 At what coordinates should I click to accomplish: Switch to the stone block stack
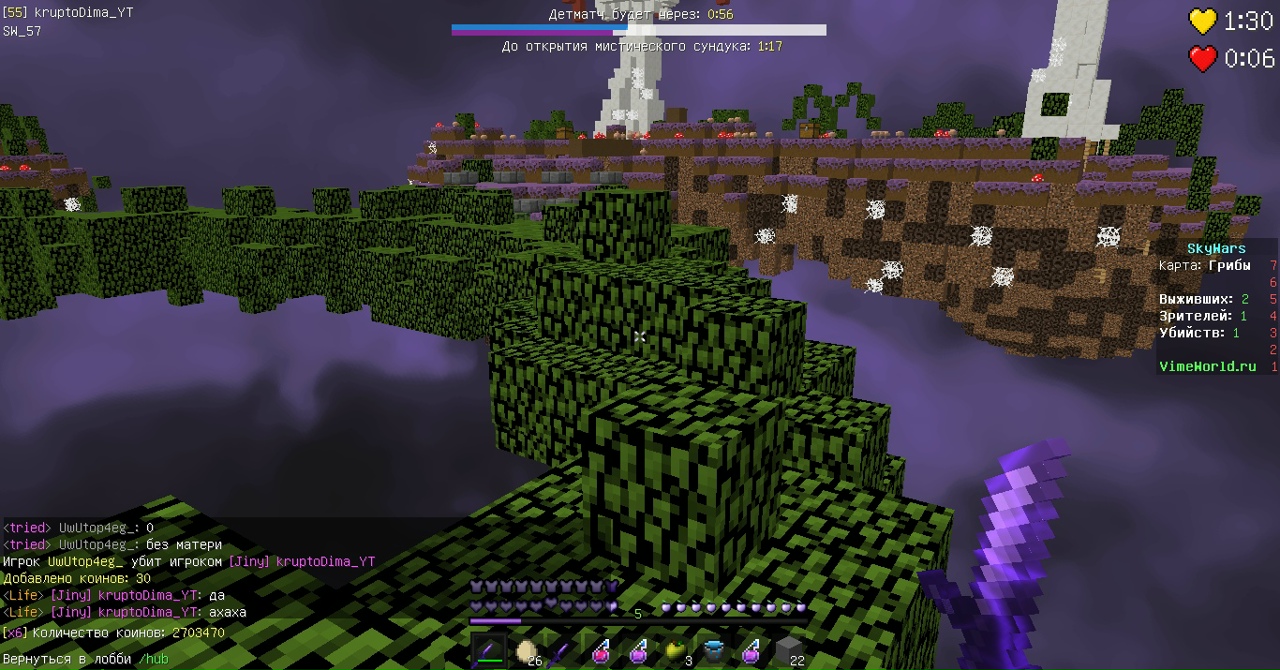(x=789, y=653)
